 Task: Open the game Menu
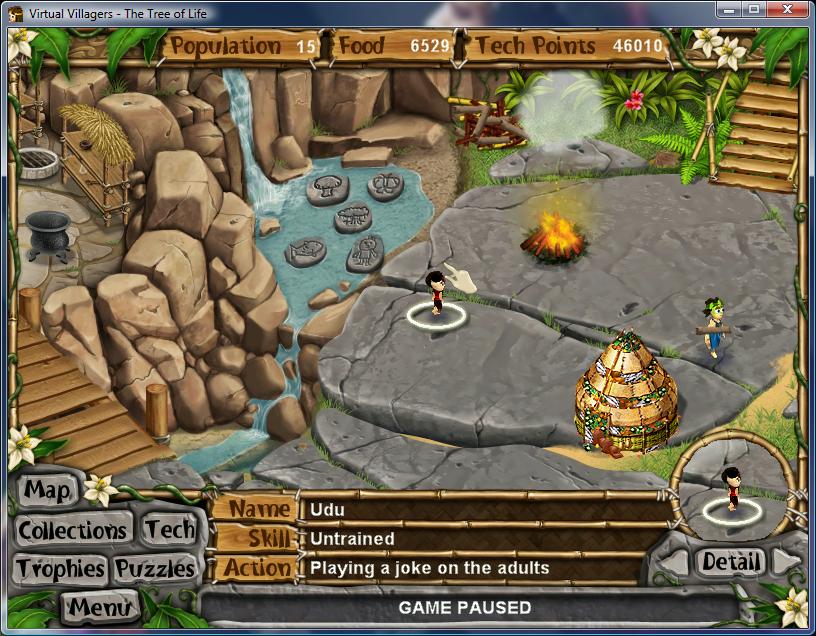(98, 606)
